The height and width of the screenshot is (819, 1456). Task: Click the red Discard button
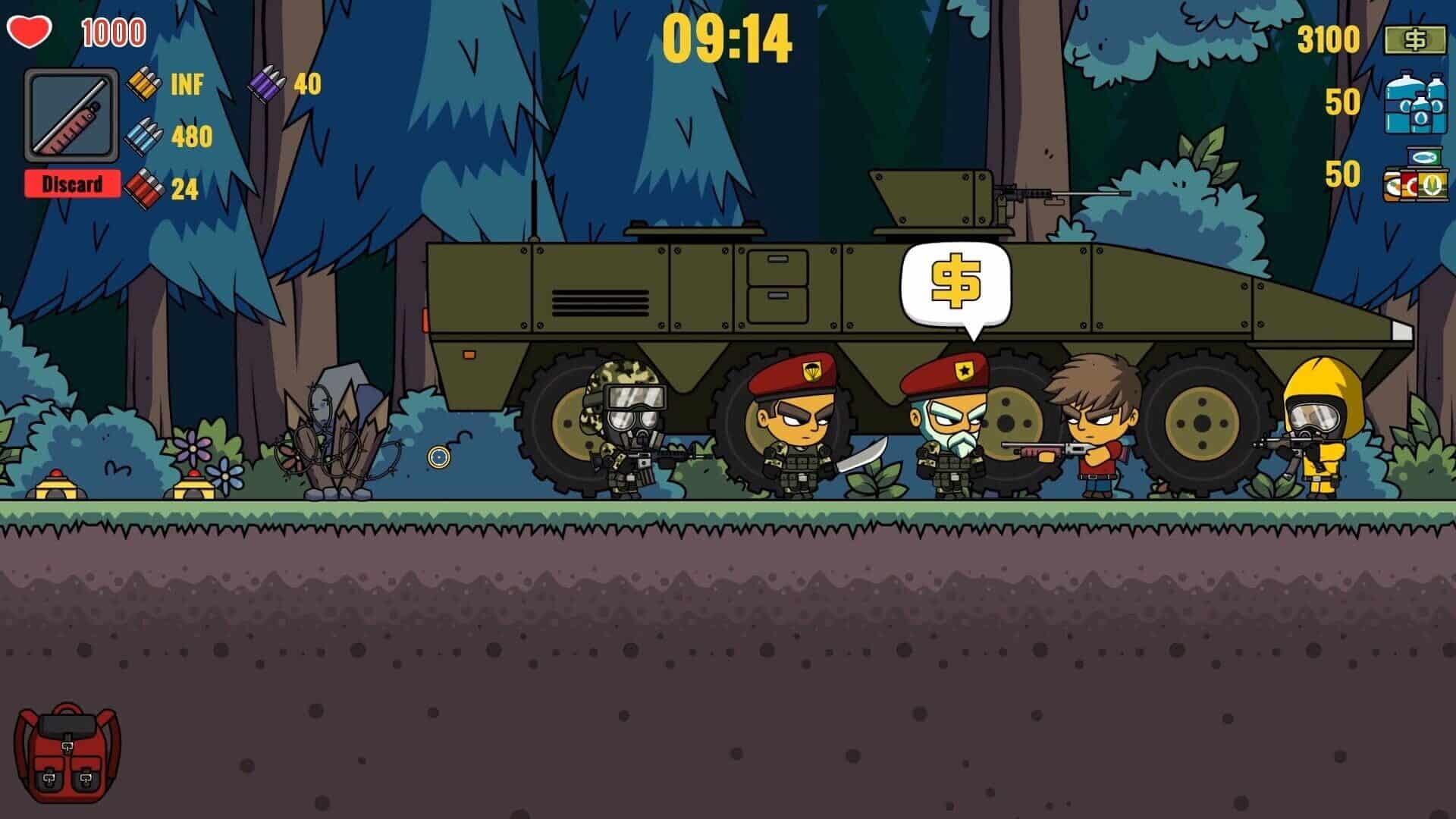(72, 184)
